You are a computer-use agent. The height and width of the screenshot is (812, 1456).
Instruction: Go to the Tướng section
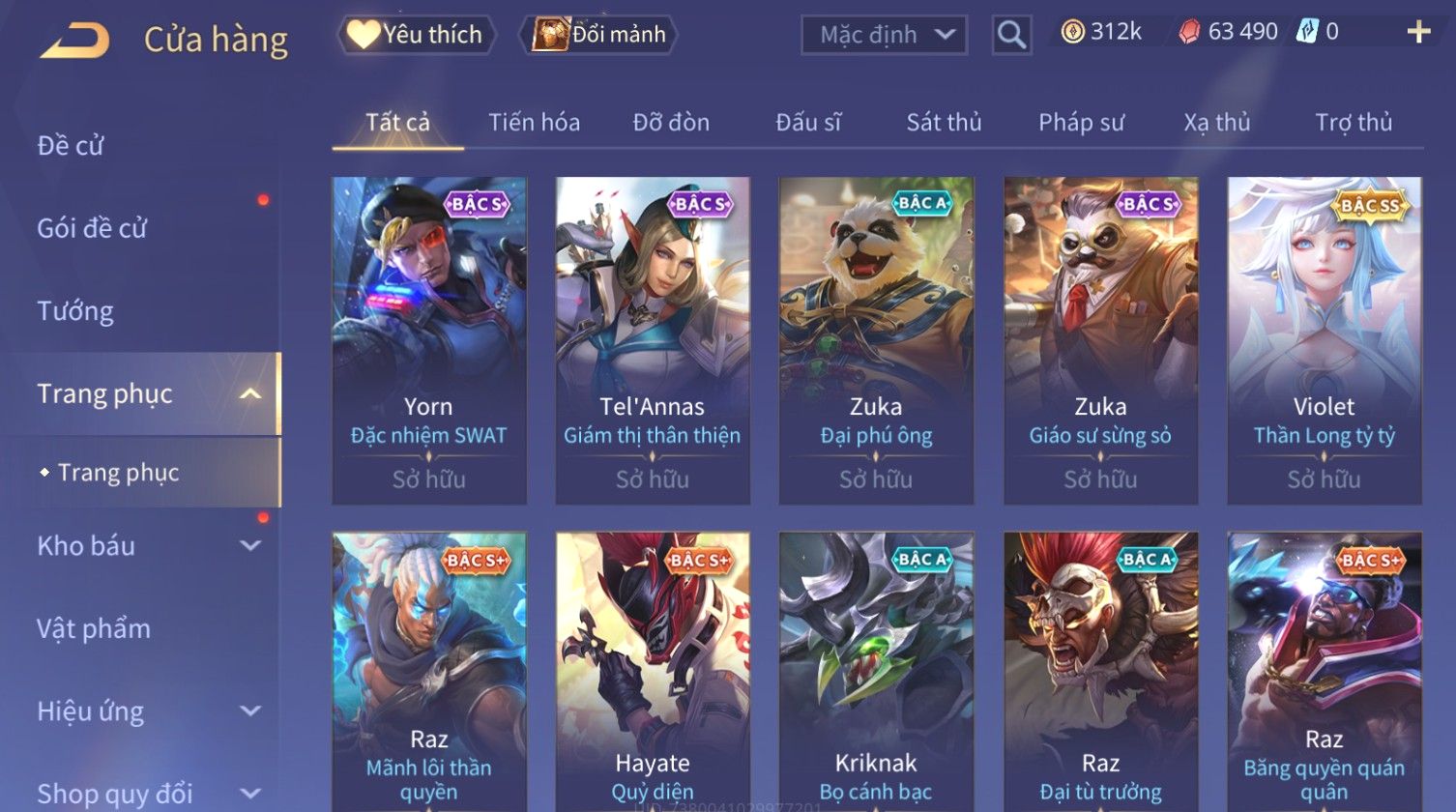click(x=75, y=311)
